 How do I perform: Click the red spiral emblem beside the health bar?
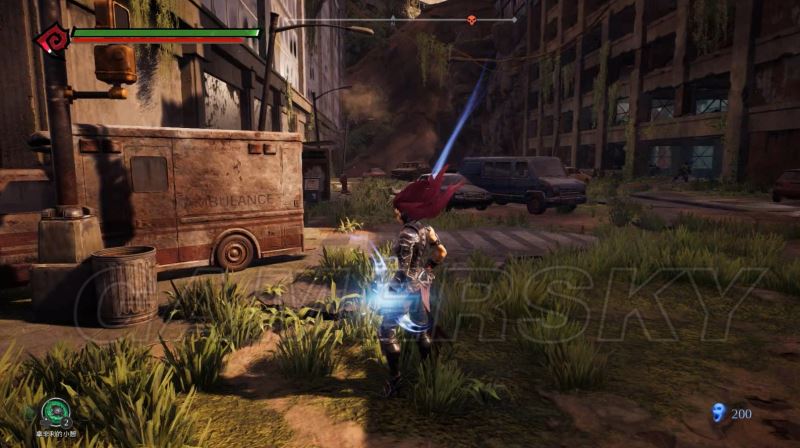(50, 39)
